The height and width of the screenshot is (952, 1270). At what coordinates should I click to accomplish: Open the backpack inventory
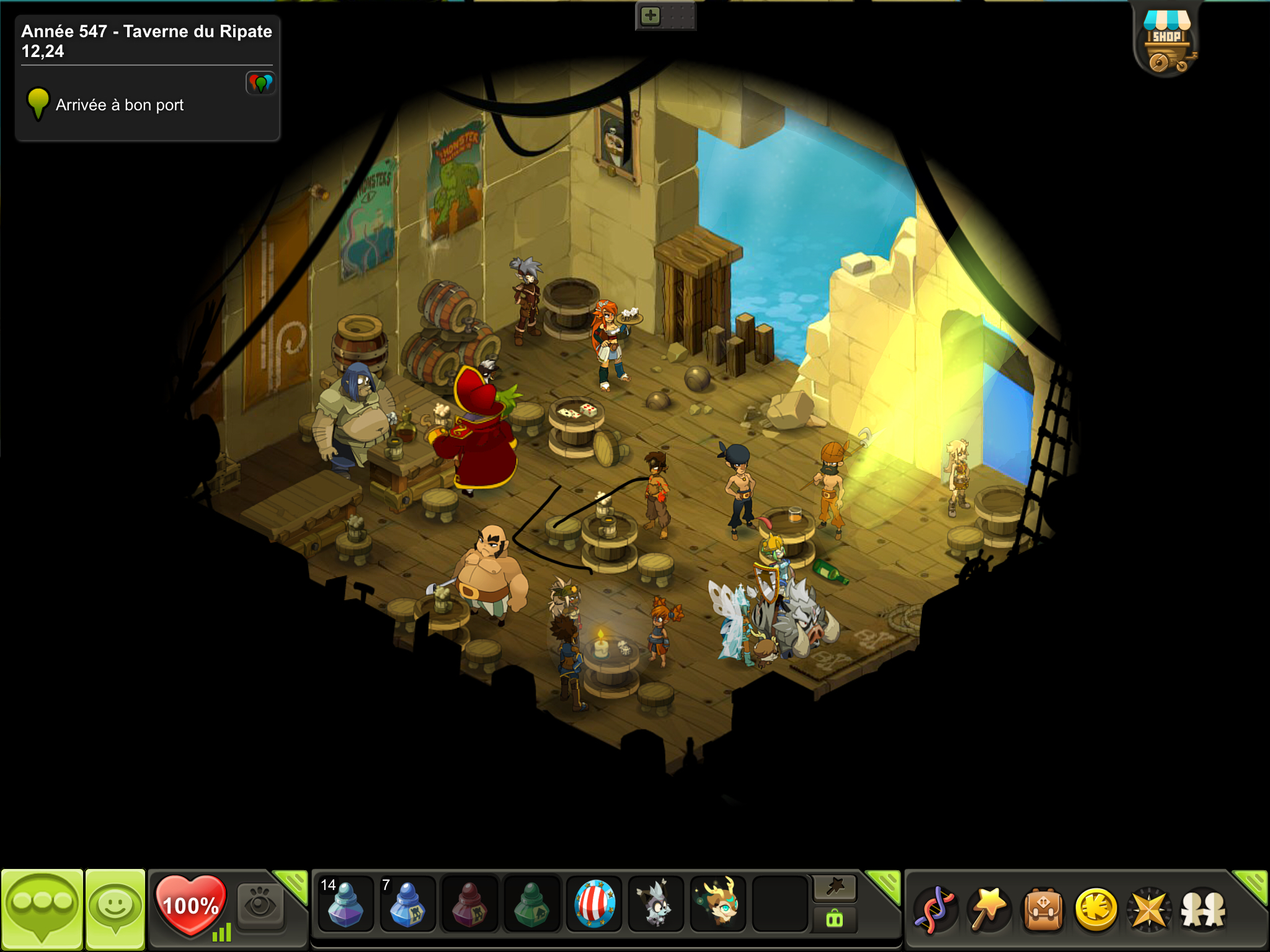pos(1043,910)
